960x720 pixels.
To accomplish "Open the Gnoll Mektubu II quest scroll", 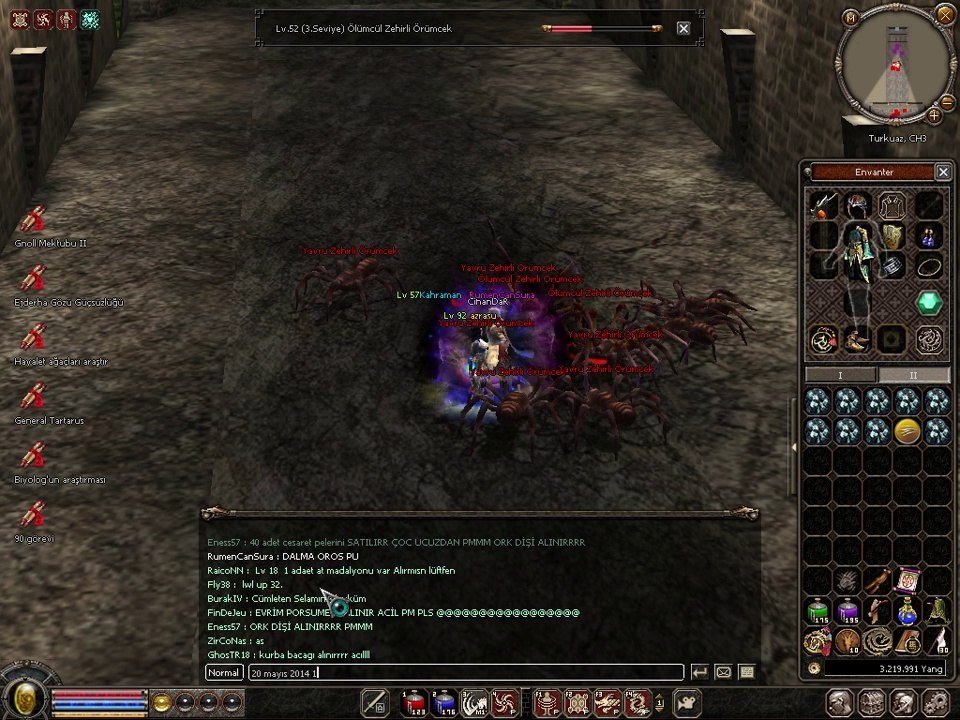I will coord(34,220).
